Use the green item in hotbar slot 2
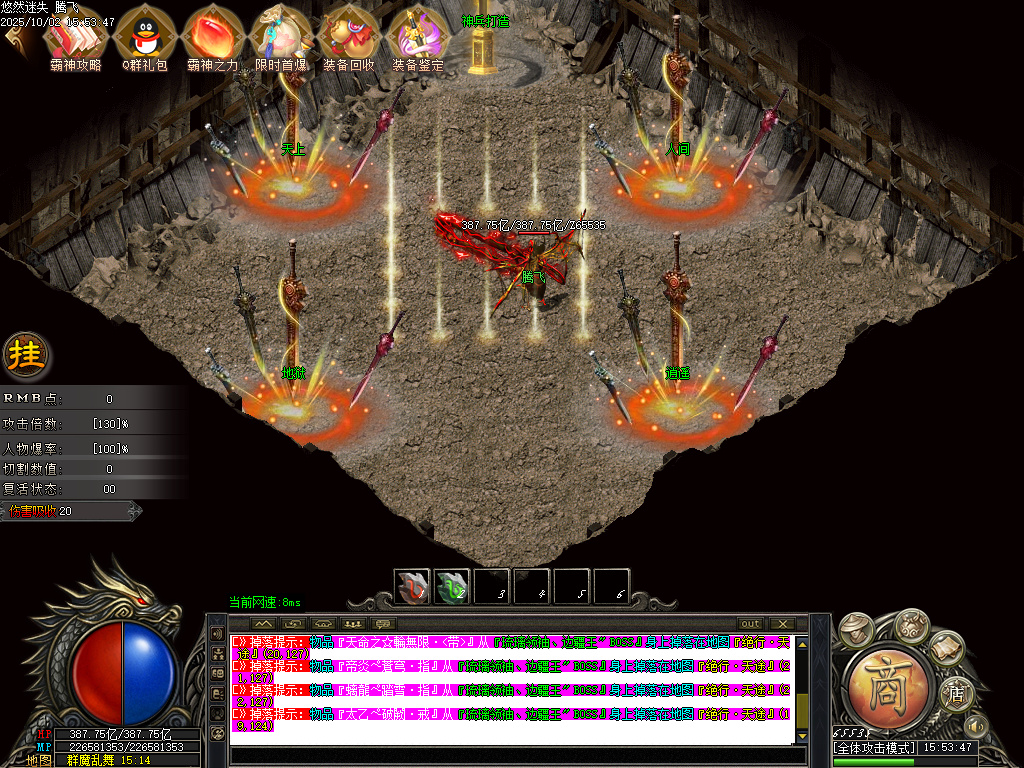1024x768 pixels. pyautogui.click(x=452, y=588)
